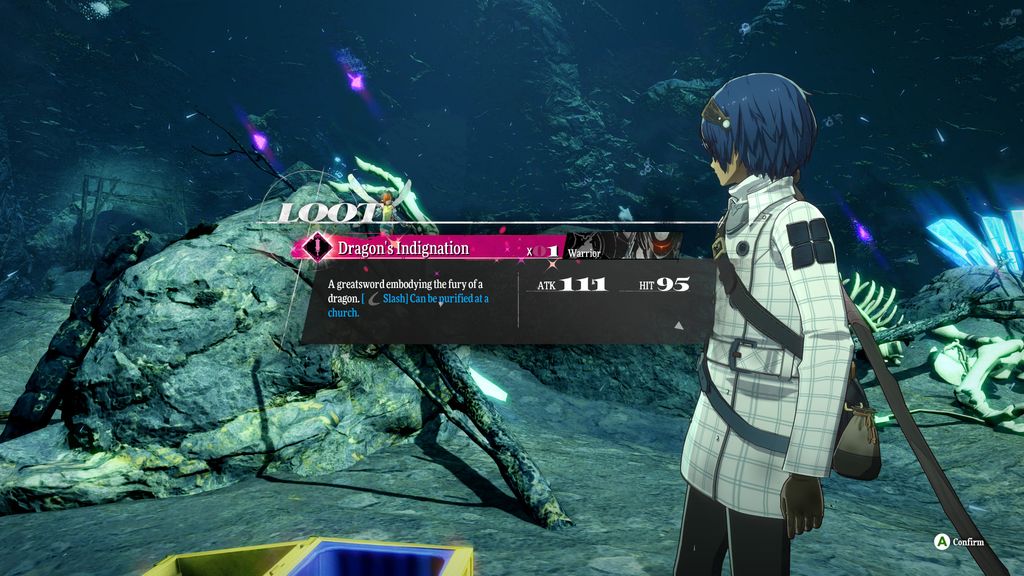Click the small continue arrow in loot panel
Image resolution: width=1024 pixels, height=576 pixels.
point(679,325)
